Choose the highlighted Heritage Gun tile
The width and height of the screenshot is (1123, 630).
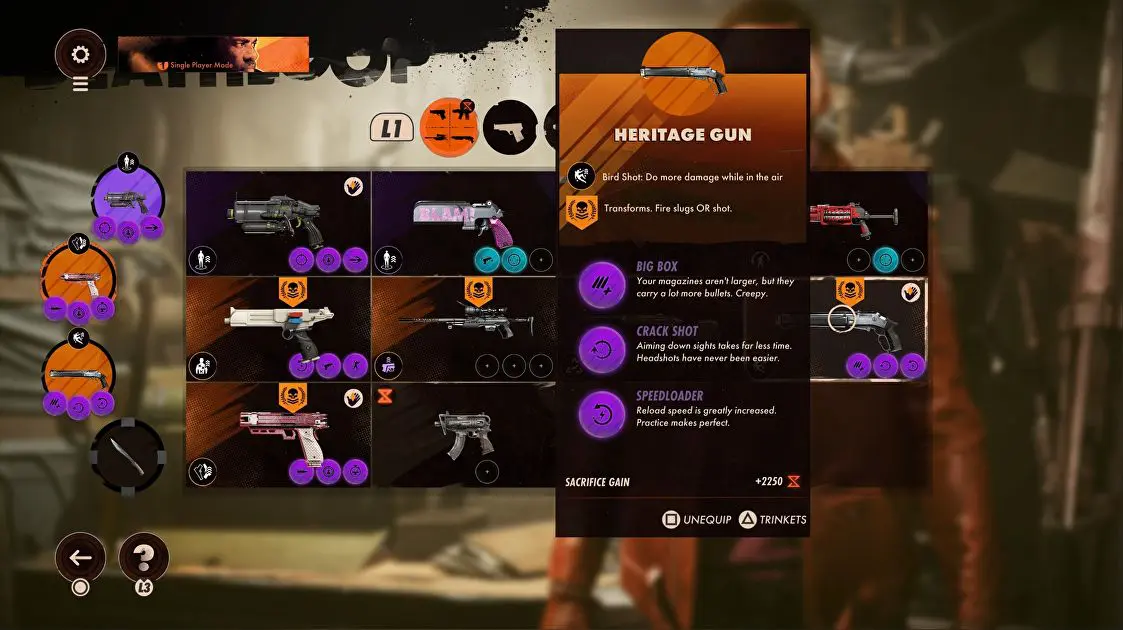click(x=868, y=329)
